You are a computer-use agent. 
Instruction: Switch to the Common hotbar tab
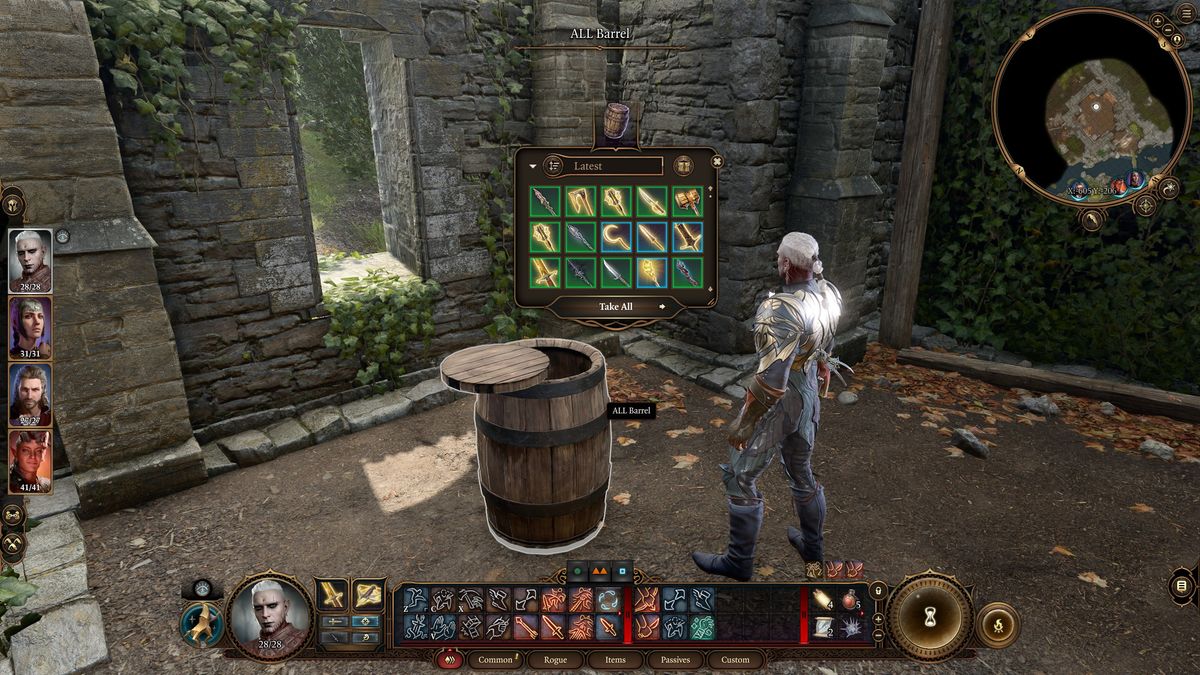pos(495,660)
